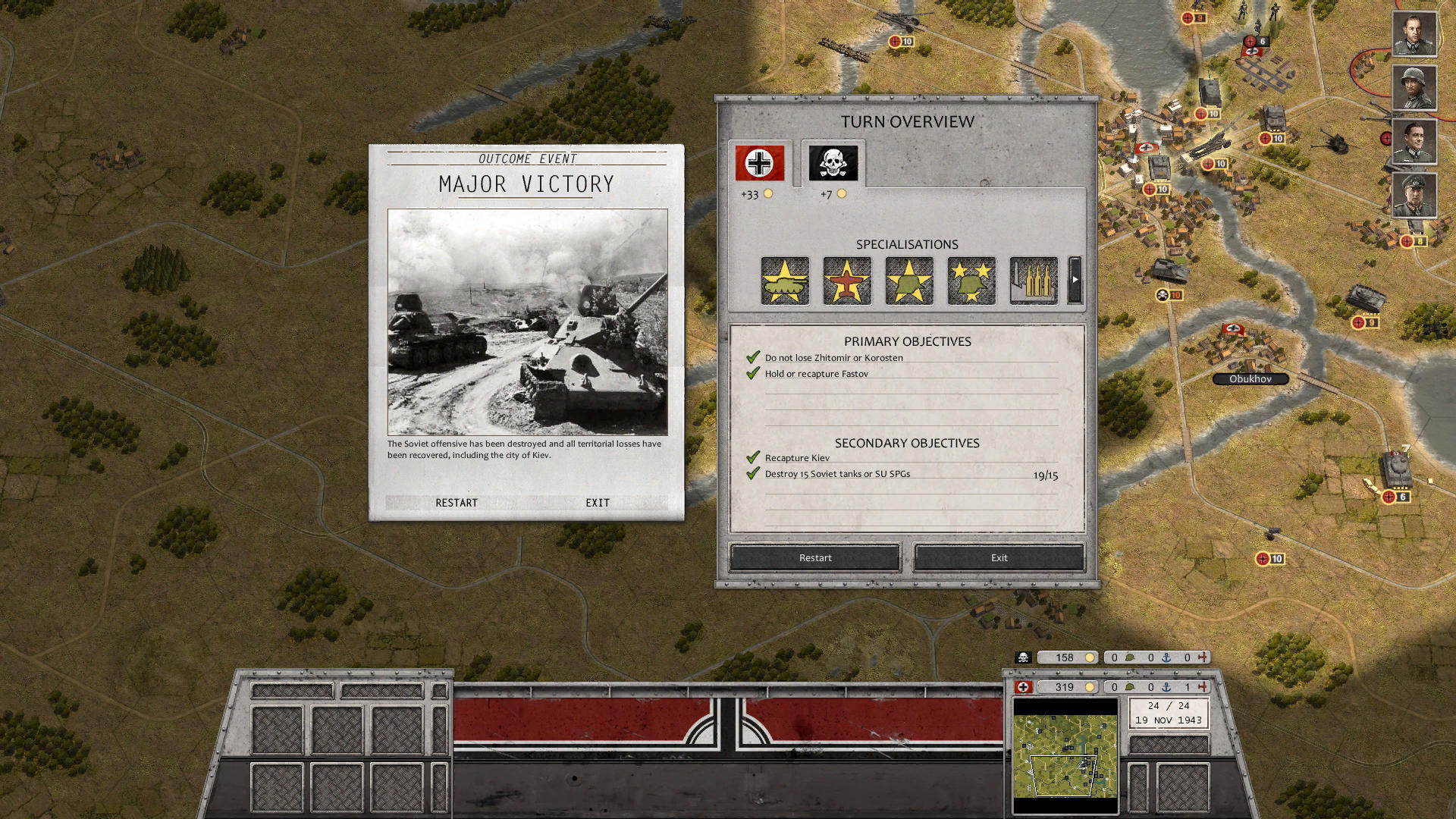
Task: Click the German cross icon beside the 319 resources
Action: coord(1023,688)
